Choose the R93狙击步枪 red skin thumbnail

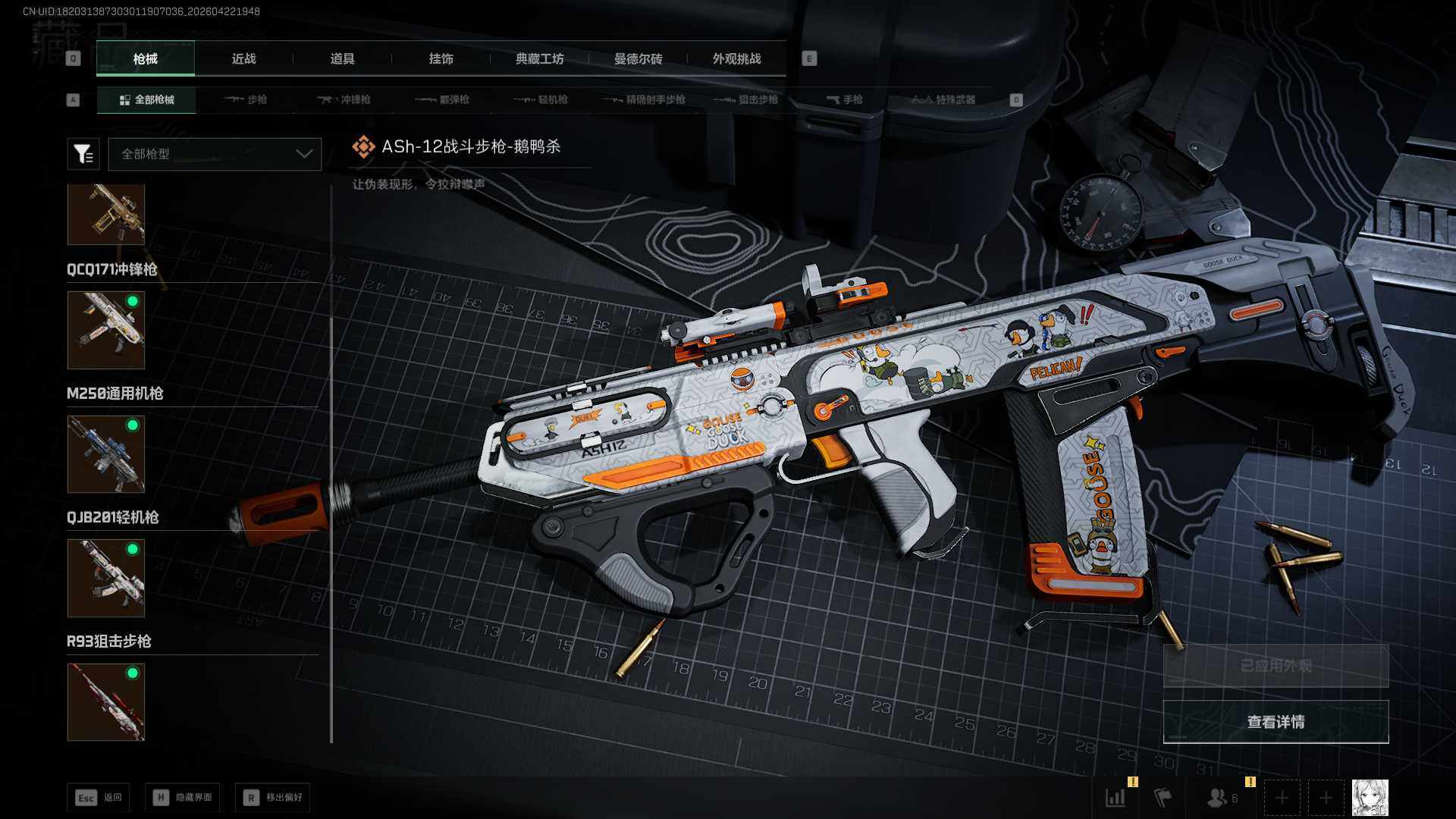tap(106, 701)
